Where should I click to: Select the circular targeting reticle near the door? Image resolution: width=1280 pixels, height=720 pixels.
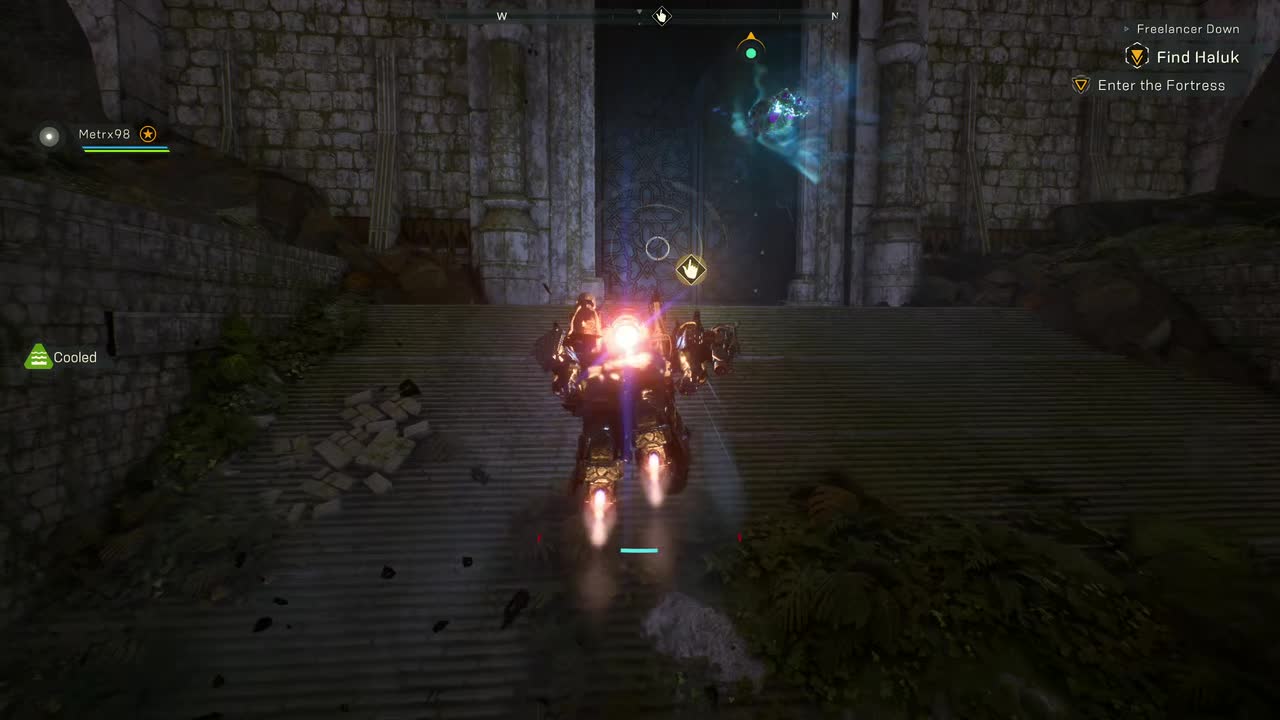pyautogui.click(x=658, y=248)
